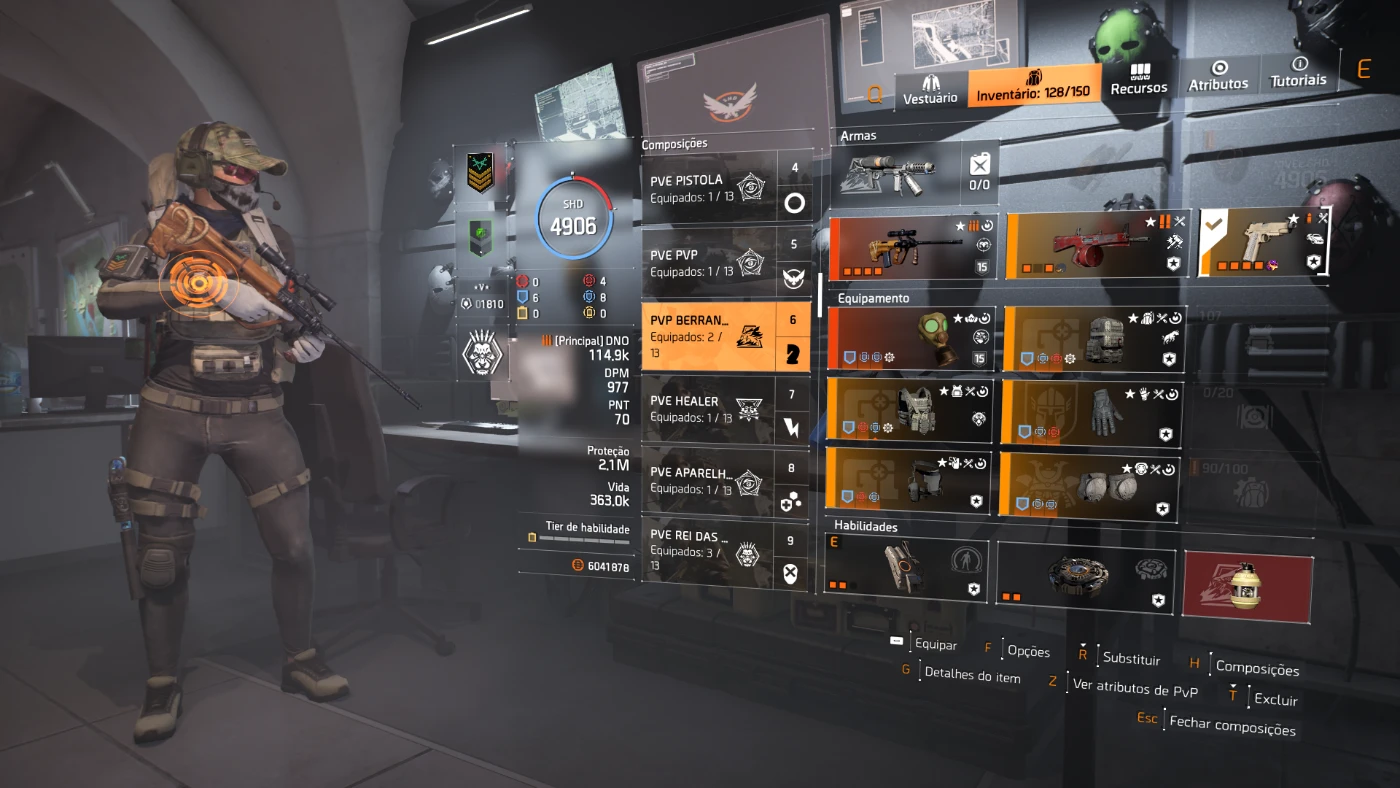Show the Tutoriais tab
Screen dimensions: 1400x788
1298,72
